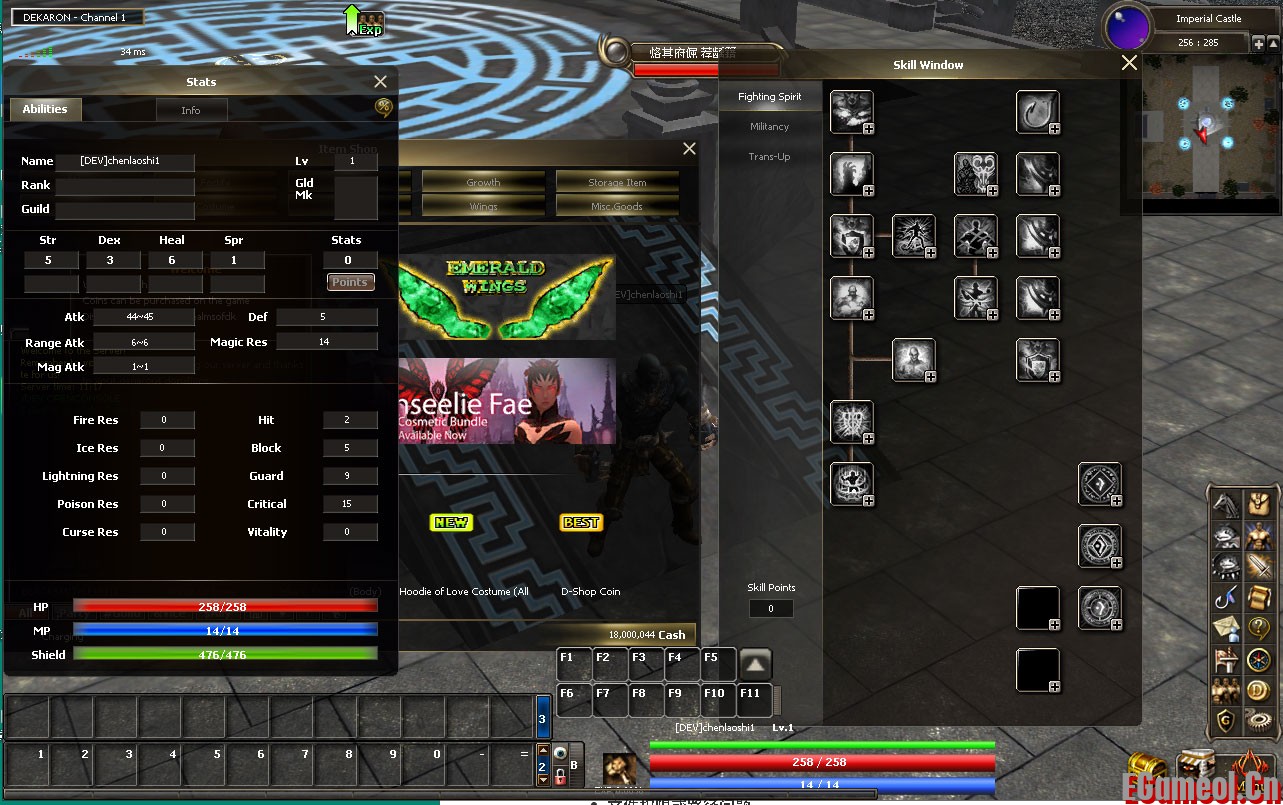Show the Fighting Spirit skill tree

pos(770,97)
